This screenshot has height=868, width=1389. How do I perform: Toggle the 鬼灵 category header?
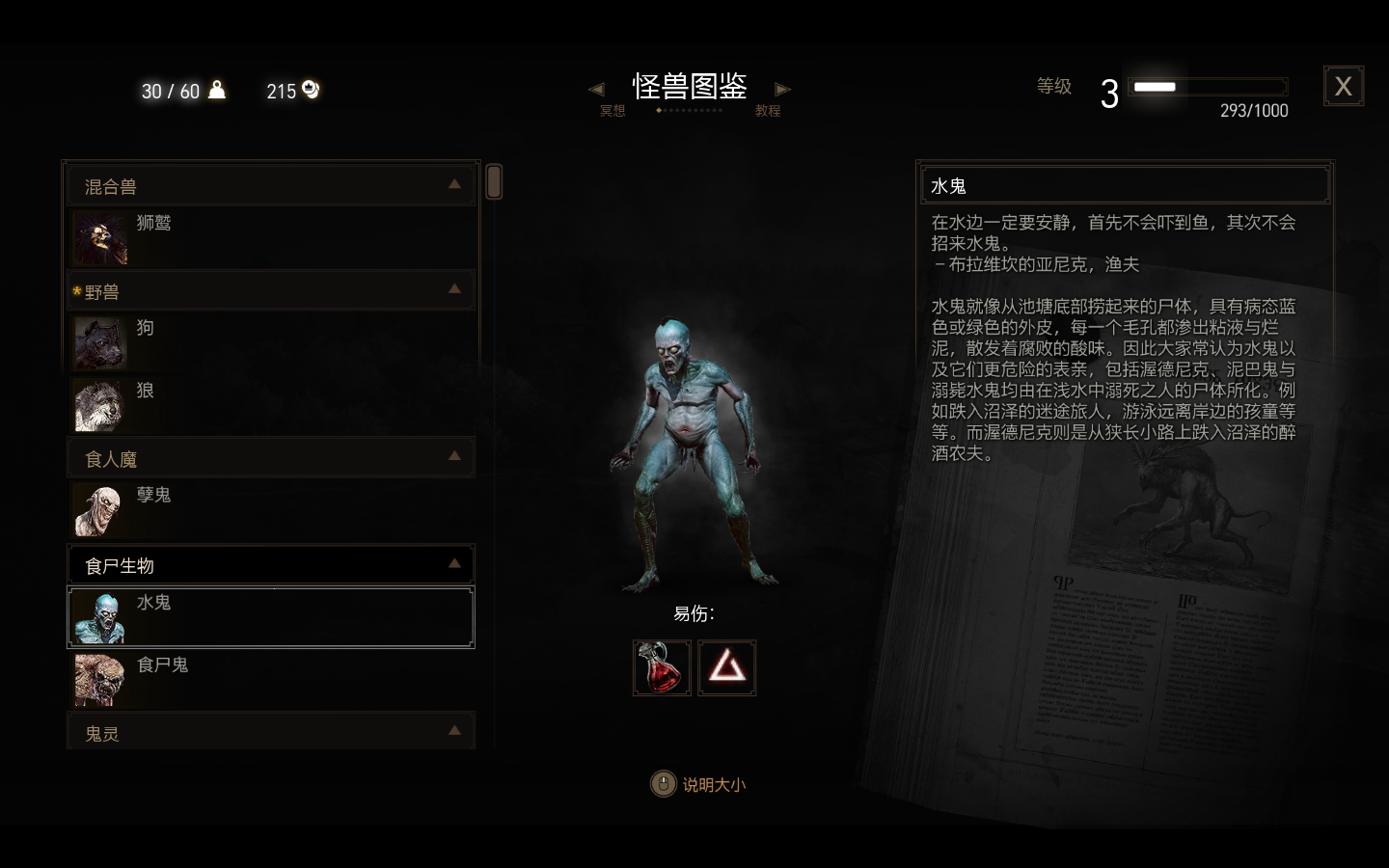[x=270, y=733]
